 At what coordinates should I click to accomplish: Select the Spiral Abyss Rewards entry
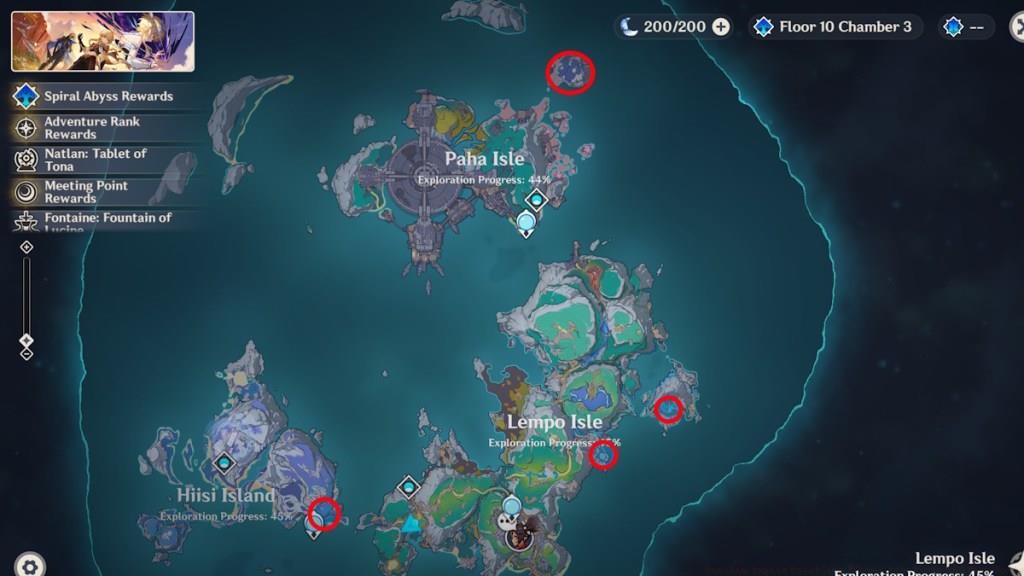[107, 96]
